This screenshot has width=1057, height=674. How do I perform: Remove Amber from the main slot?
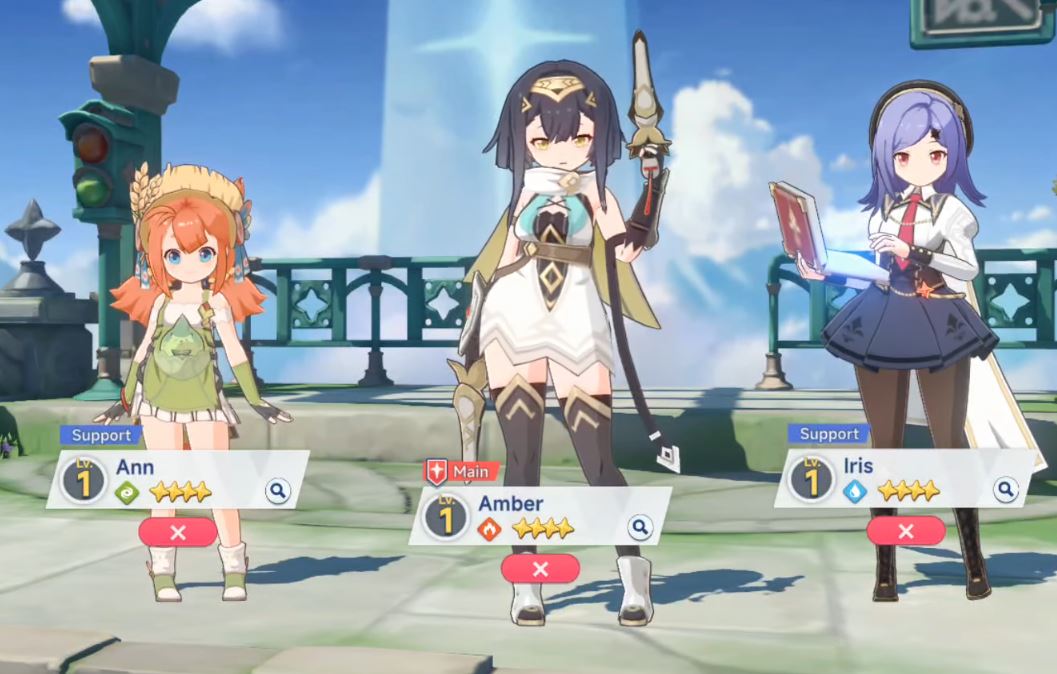point(540,568)
